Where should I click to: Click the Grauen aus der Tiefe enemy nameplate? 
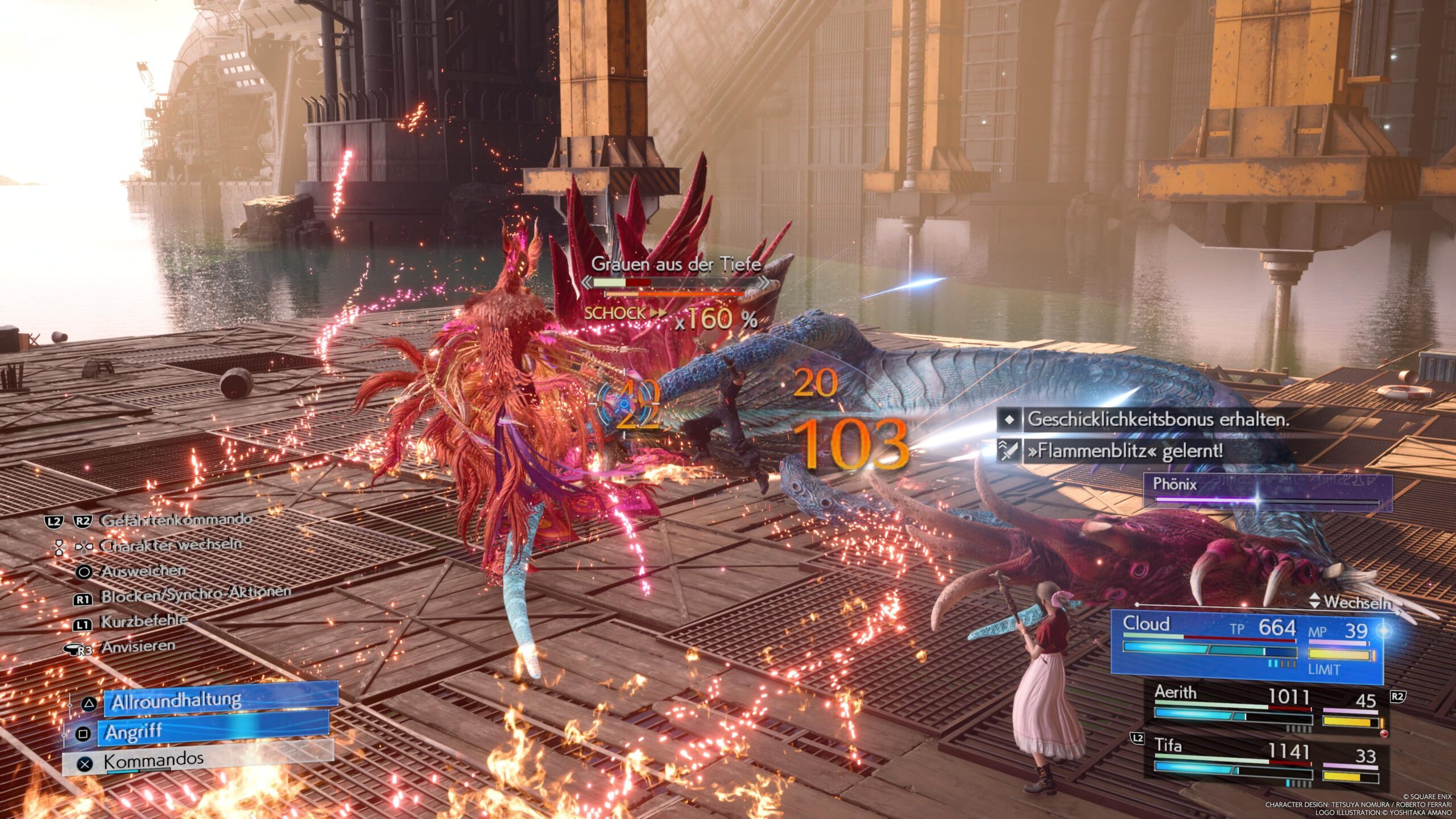pos(676,264)
